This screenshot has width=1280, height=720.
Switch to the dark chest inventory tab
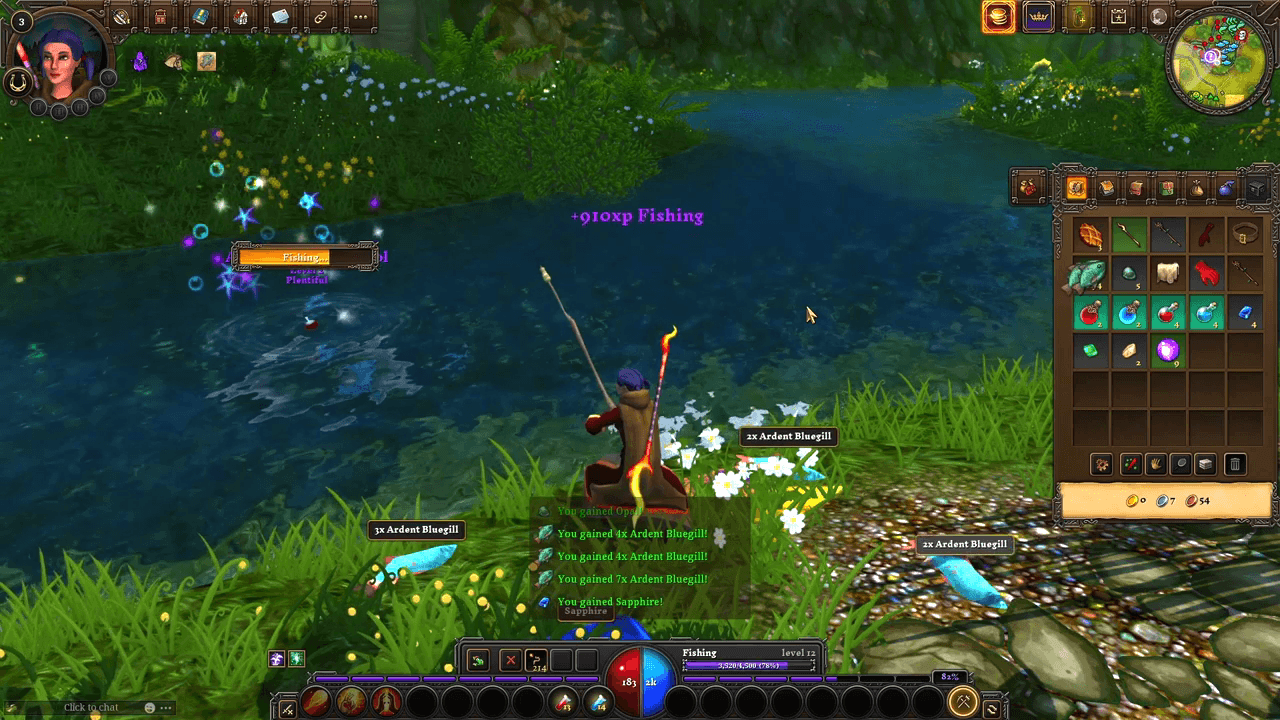coord(1257,188)
